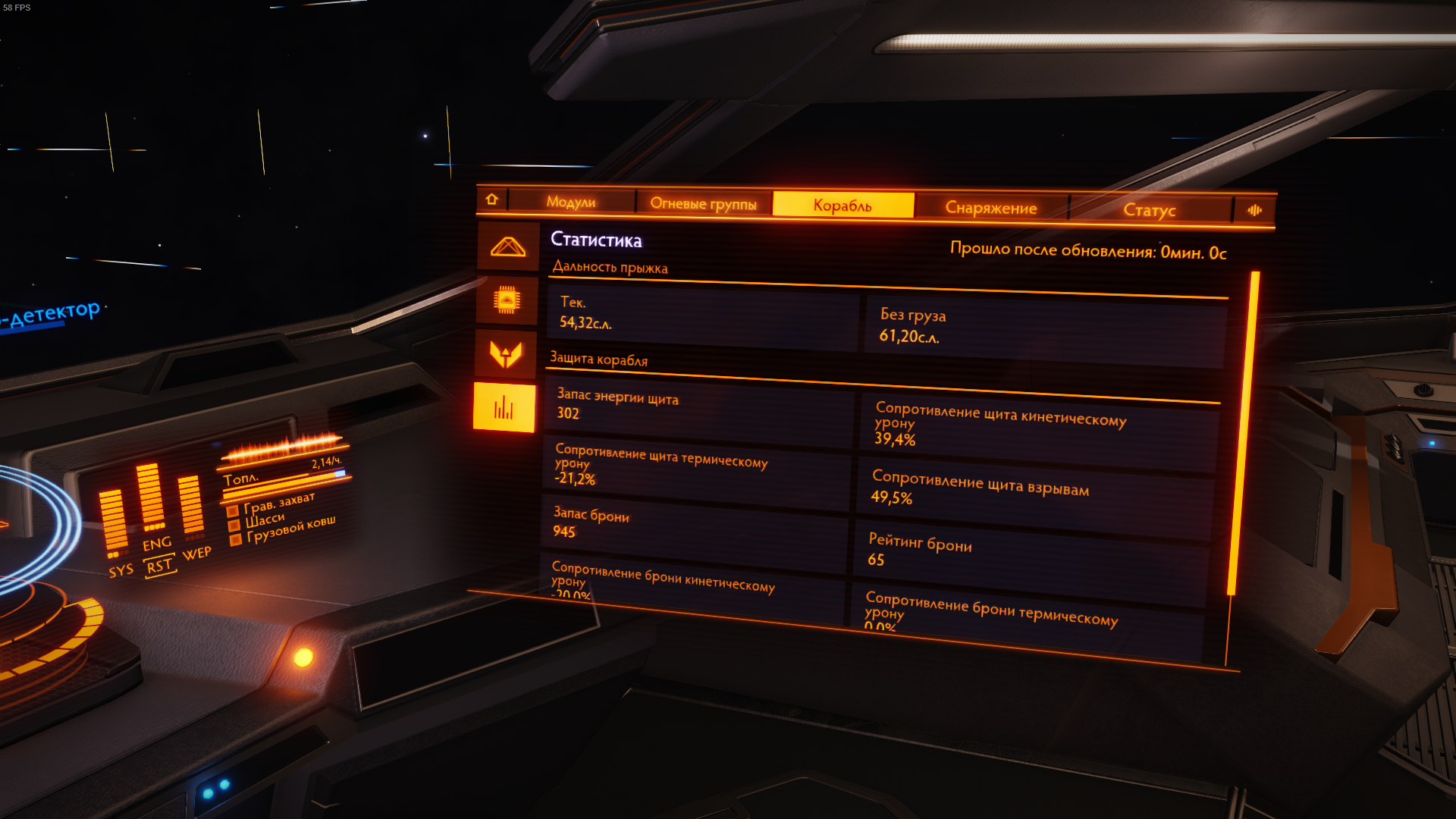The width and height of the screenshot is (1456, 819).
Task: Choose the winged emblem sidebar icon
Action: tap(506, 353)
